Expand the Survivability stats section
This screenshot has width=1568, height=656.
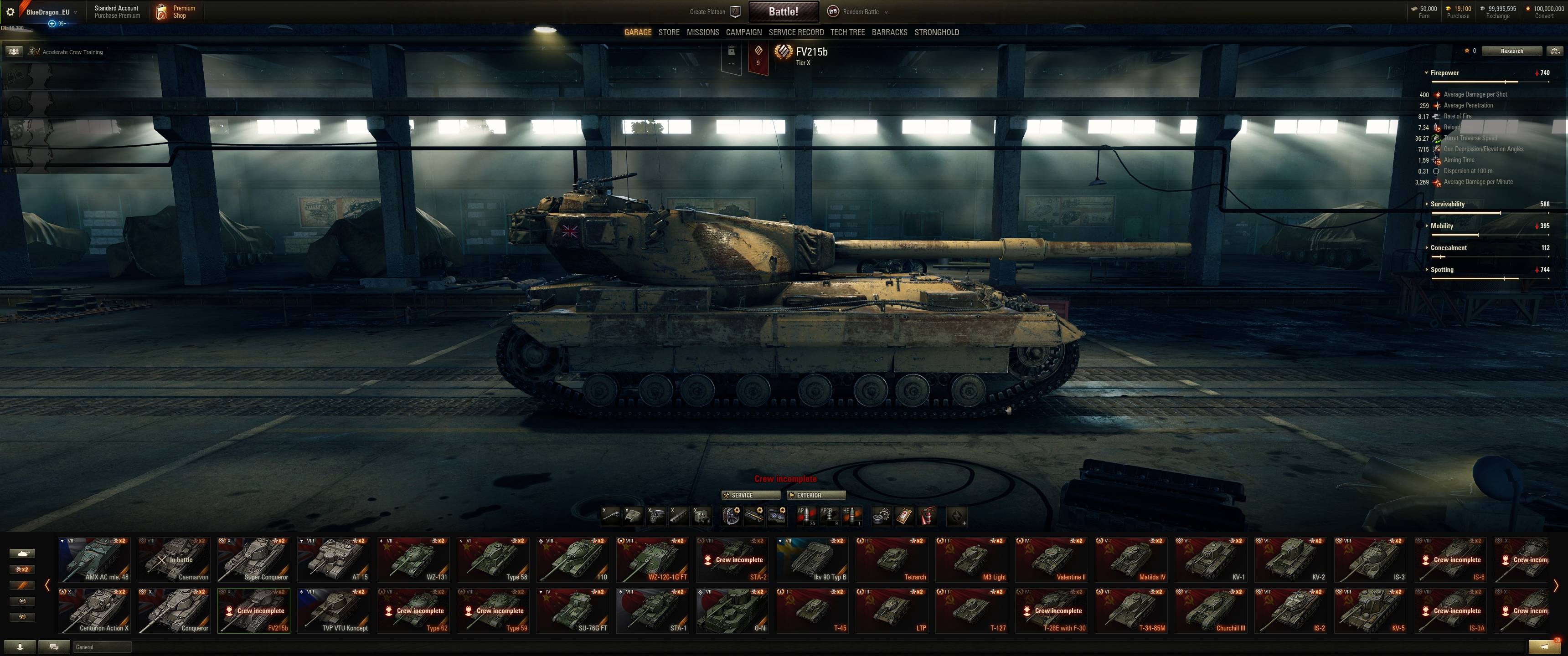pos(1447,204)
